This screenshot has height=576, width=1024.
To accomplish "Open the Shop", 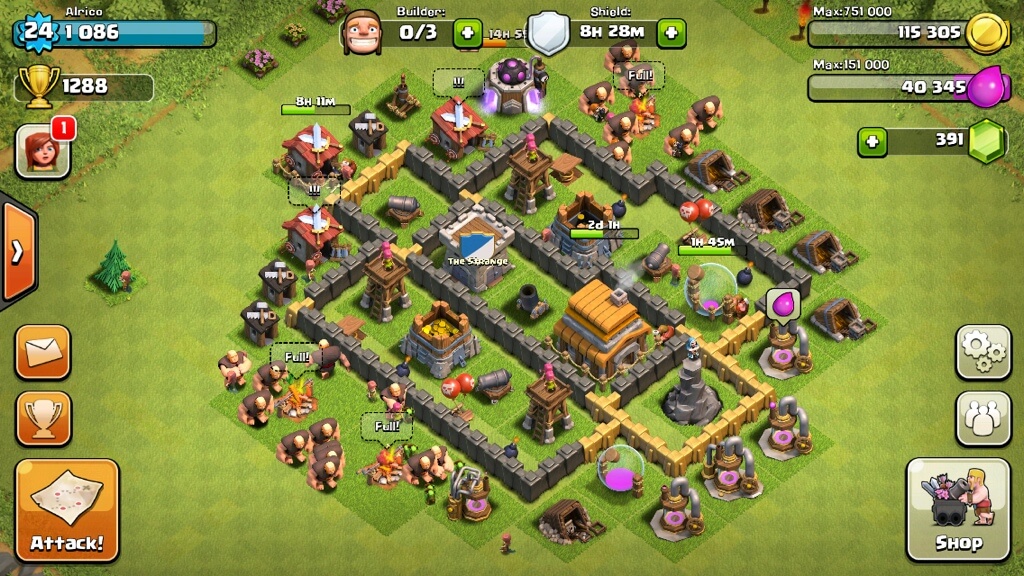I will click(x=958, y=508).
